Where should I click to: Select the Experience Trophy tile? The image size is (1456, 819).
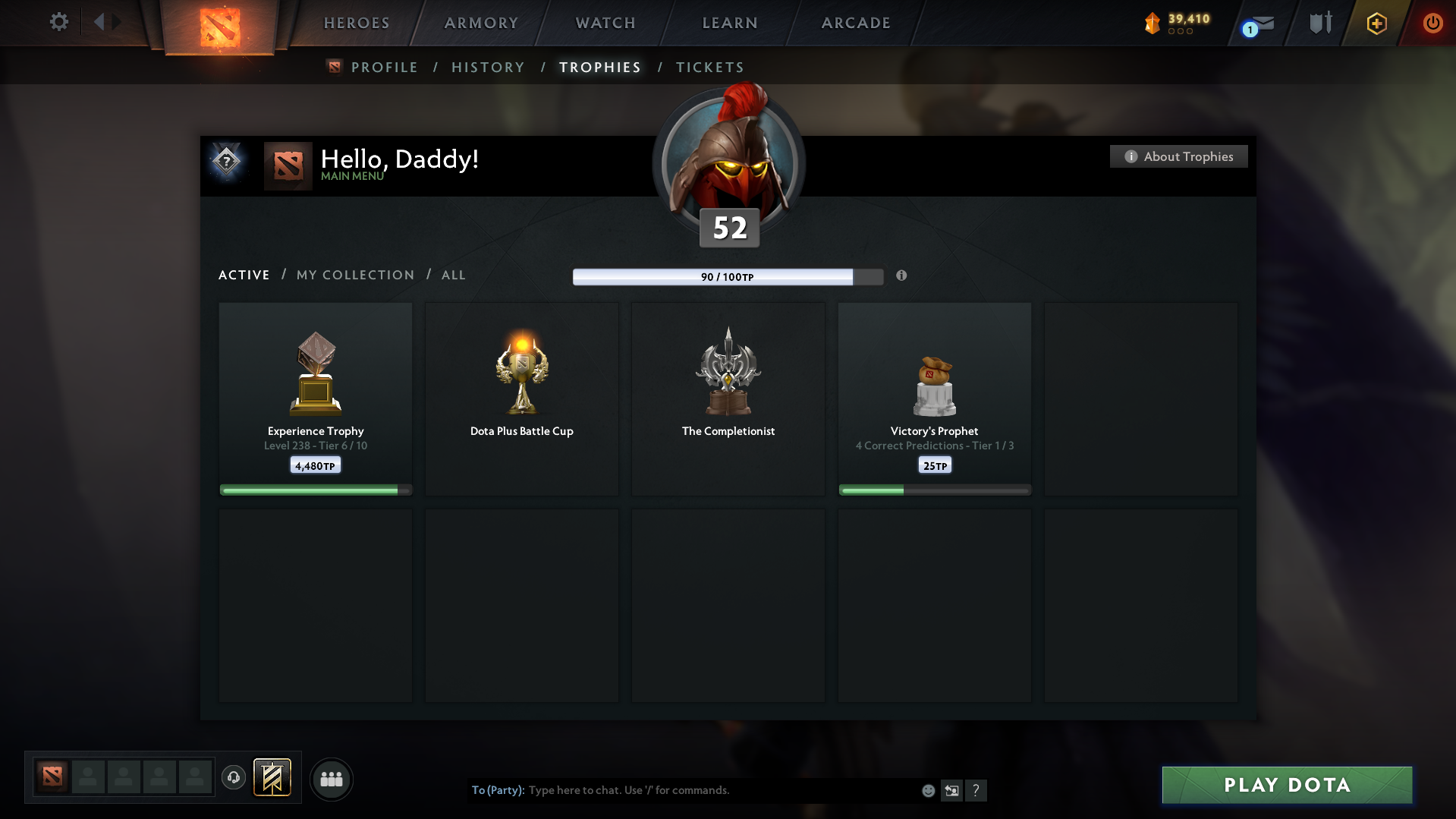pyautogui.click(x=316, y=398)
